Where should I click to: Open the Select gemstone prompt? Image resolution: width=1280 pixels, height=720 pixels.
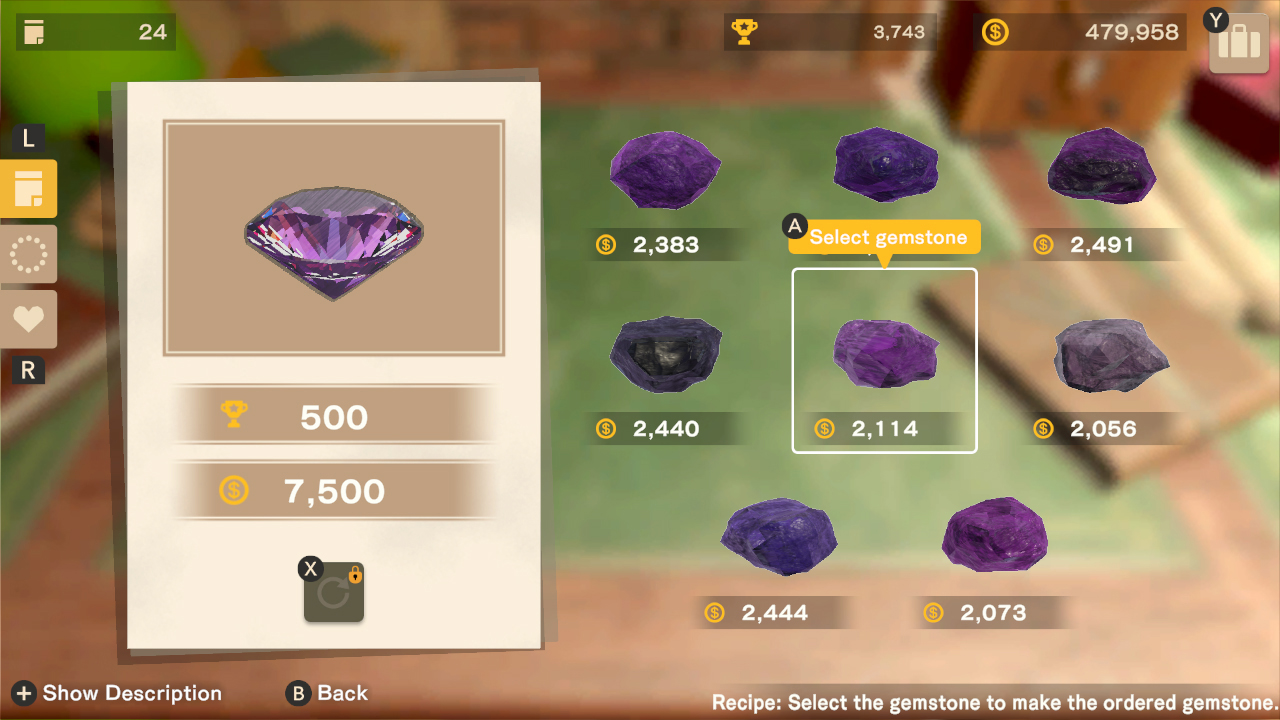tap(884, 237)
